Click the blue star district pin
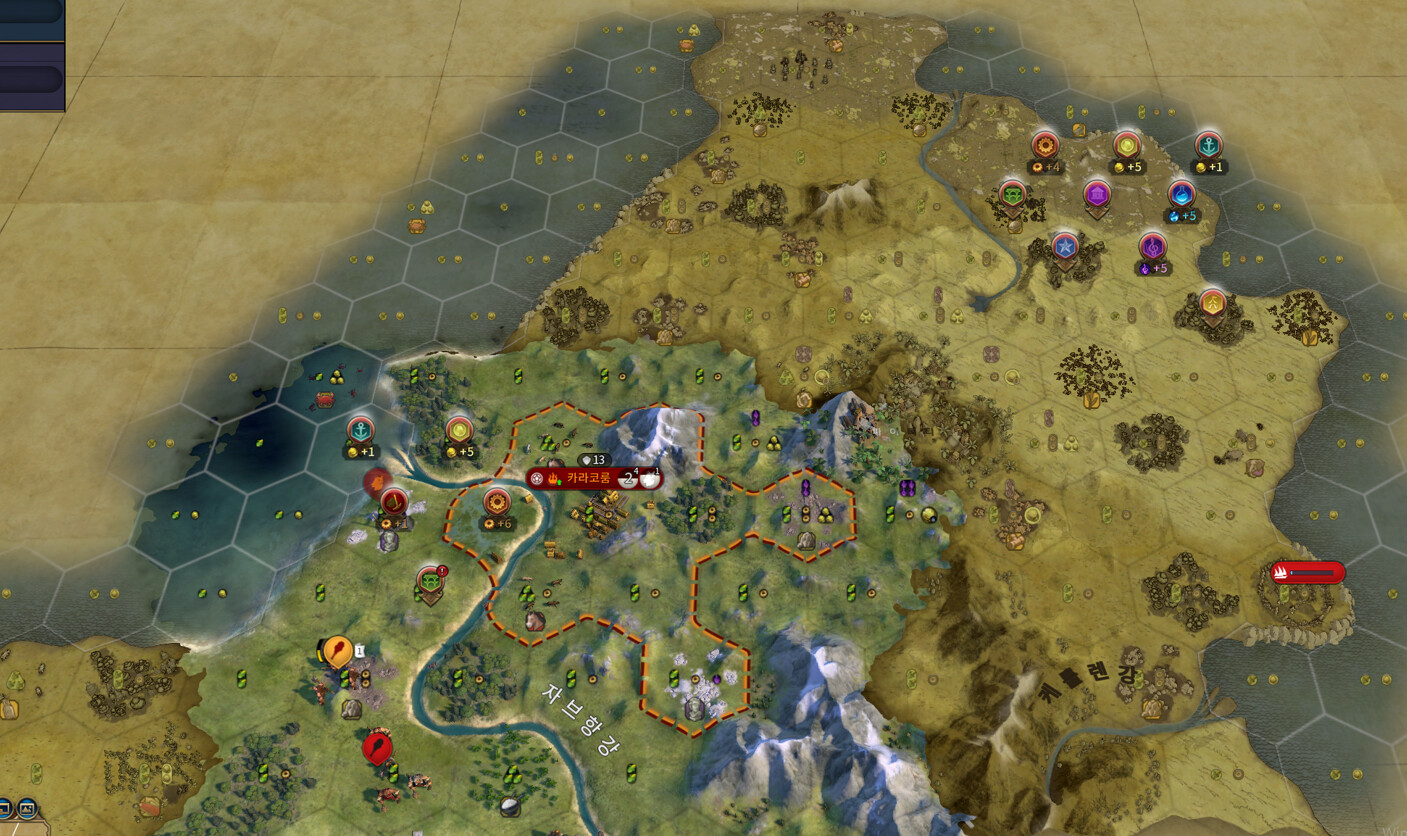 coord(1064,246)
